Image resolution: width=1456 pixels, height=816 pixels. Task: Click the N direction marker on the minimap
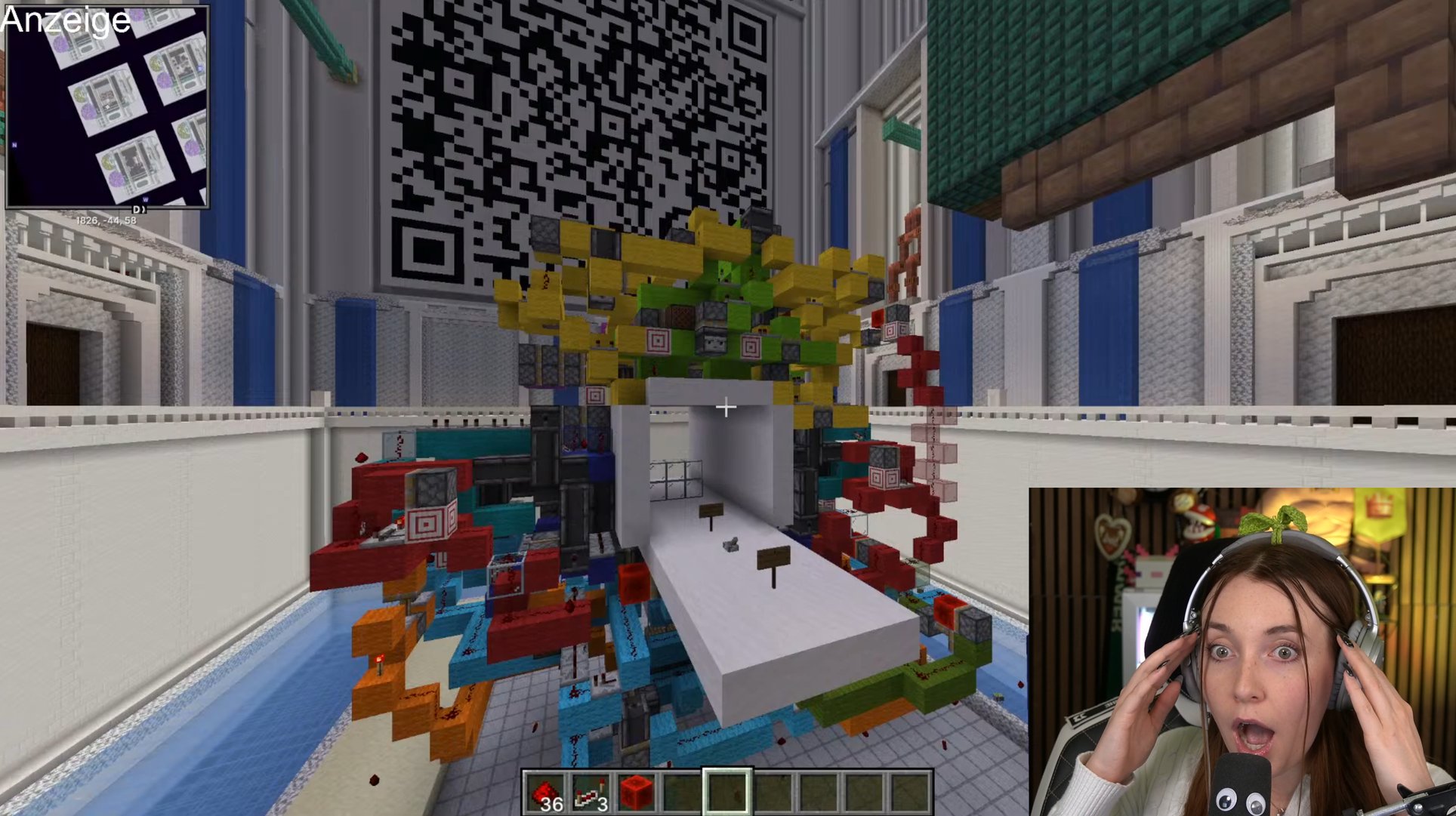point(14,145)
